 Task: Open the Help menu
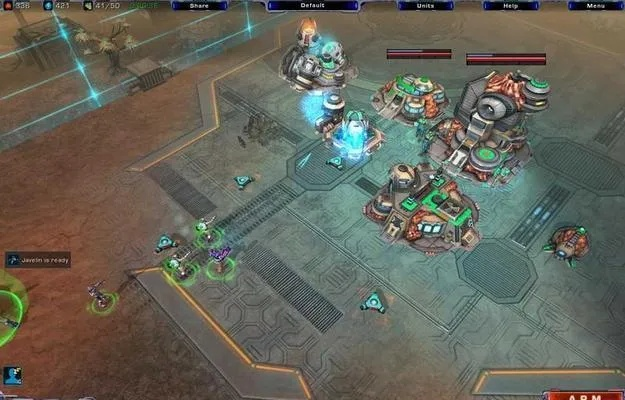point(510,5)
